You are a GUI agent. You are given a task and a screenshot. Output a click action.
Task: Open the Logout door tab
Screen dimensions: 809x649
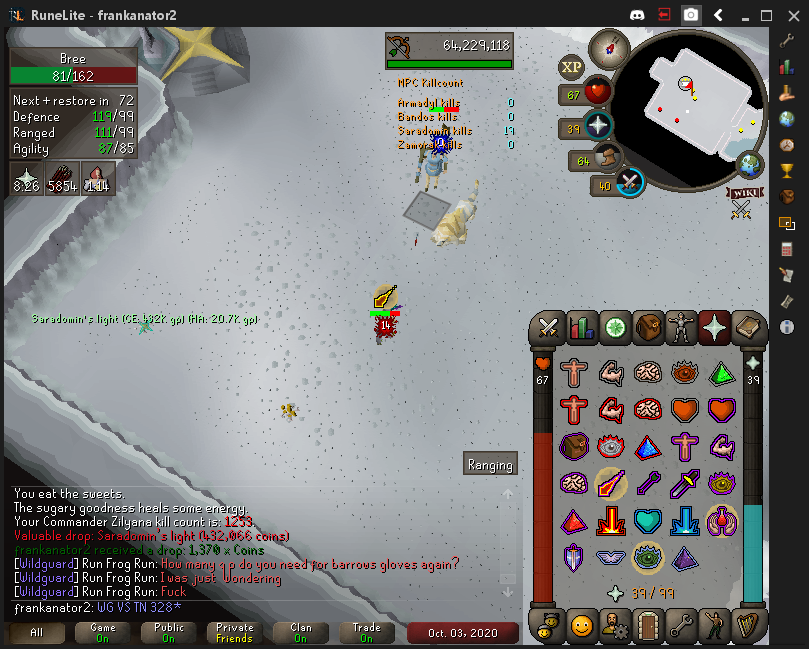[x=649, y=627]
